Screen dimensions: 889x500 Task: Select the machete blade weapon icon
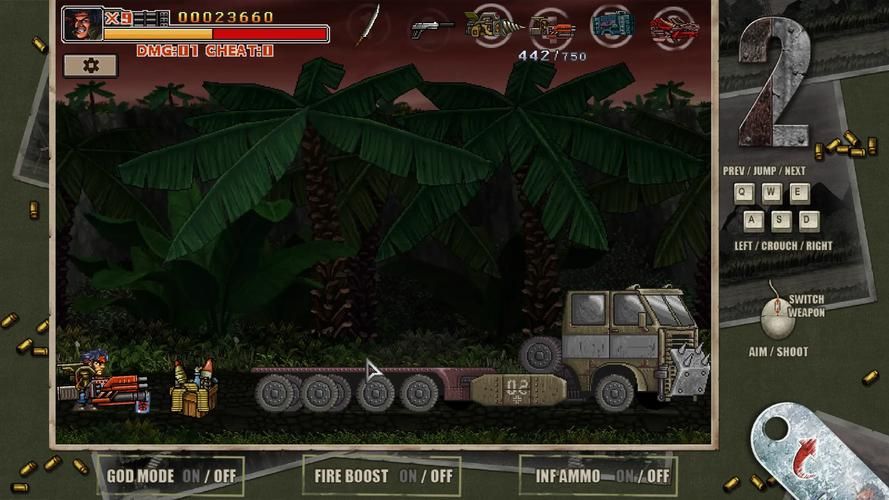370,25
